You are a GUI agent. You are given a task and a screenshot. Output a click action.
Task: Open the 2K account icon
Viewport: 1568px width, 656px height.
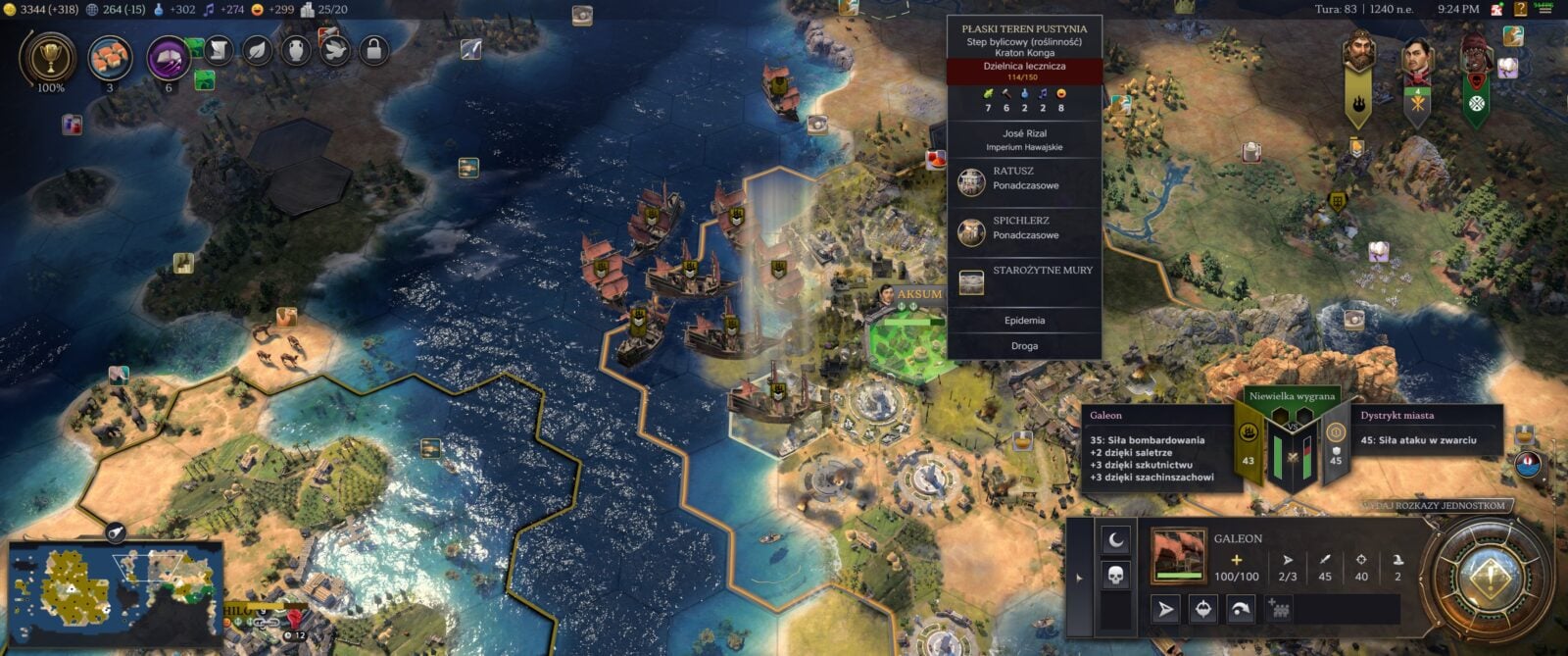tap(1497, 9)
